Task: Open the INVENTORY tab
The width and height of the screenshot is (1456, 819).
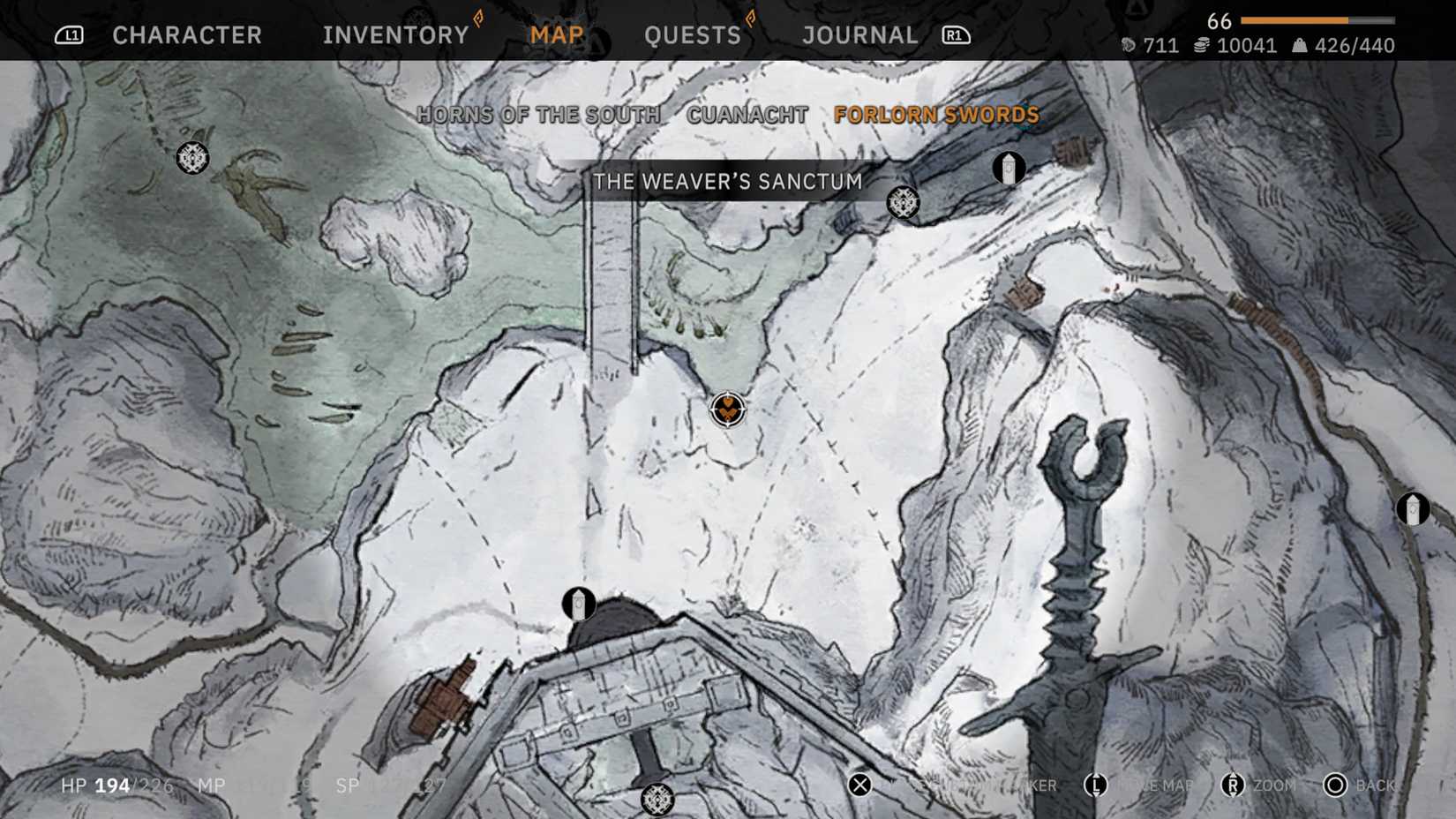Action: (x=394, y=35)
